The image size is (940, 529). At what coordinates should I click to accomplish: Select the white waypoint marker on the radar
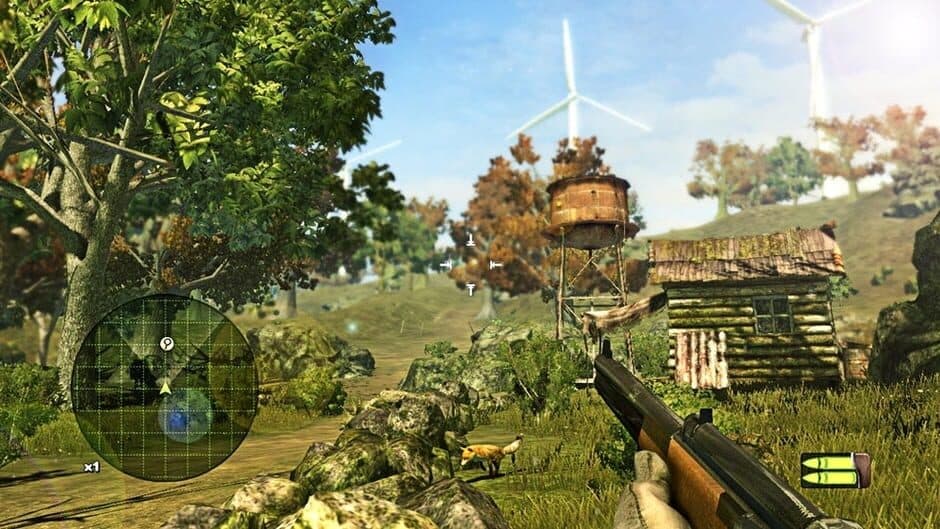(x=167, y=344)
